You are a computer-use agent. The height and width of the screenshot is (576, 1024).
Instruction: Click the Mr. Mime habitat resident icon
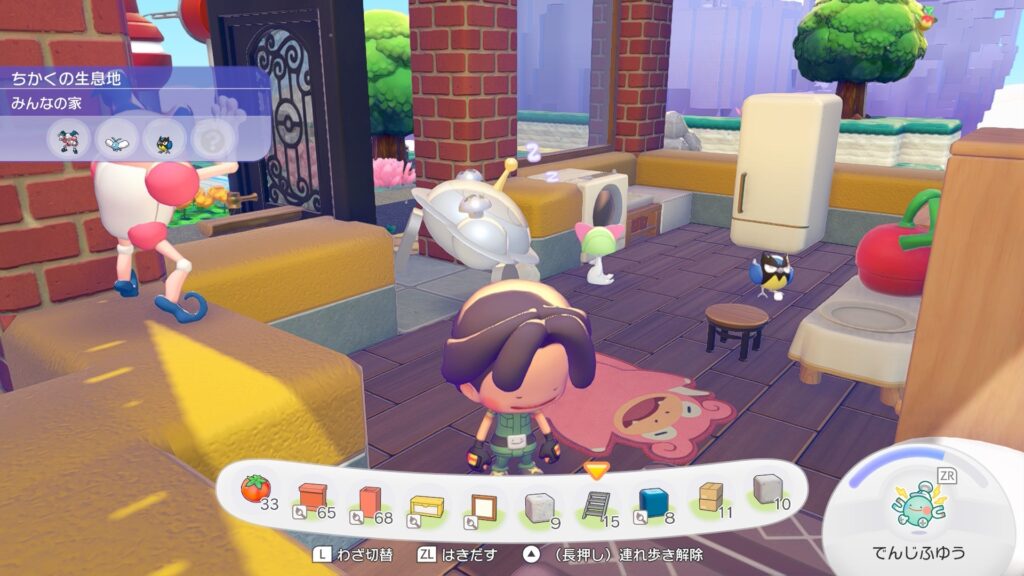tap(68, 139)
